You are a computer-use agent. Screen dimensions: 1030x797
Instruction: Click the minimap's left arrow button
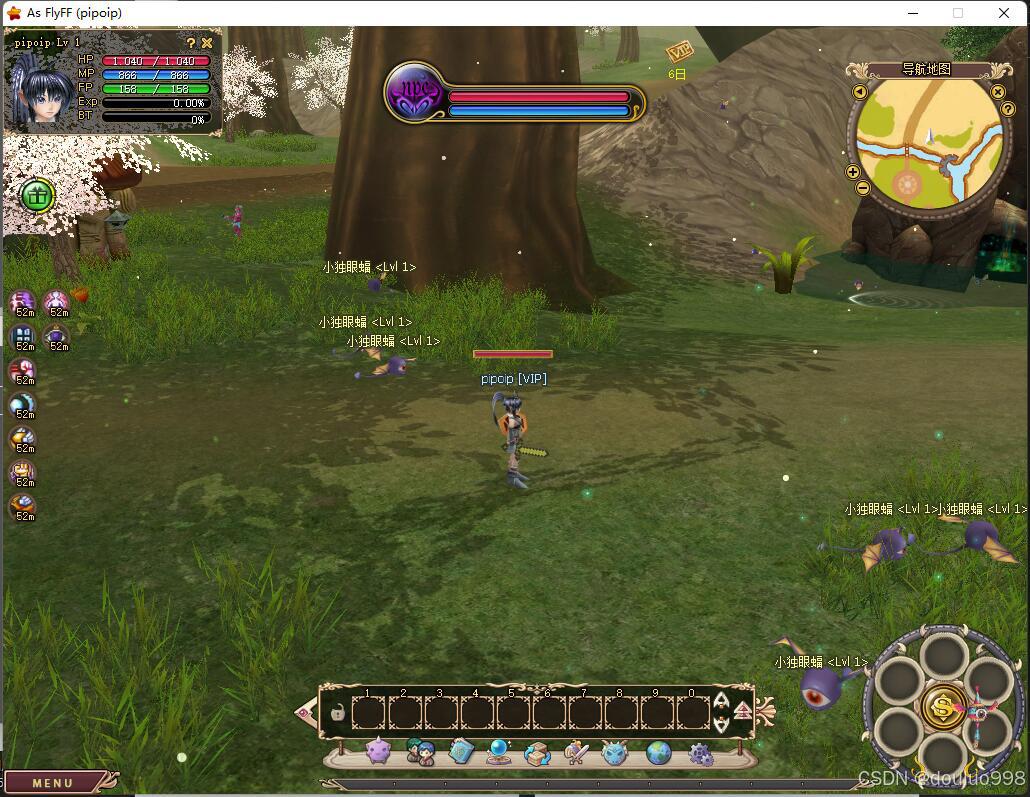[860, 92]
